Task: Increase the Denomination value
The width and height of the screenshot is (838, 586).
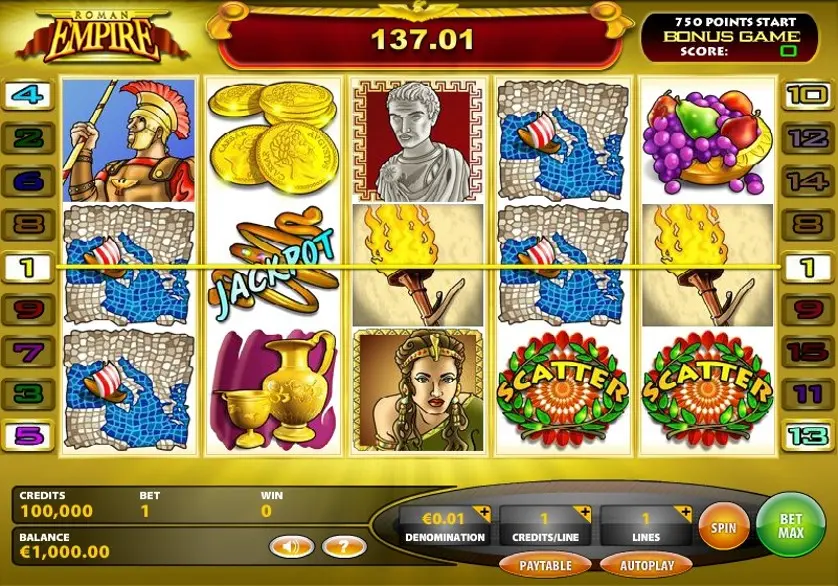Action: pos(483,514)
